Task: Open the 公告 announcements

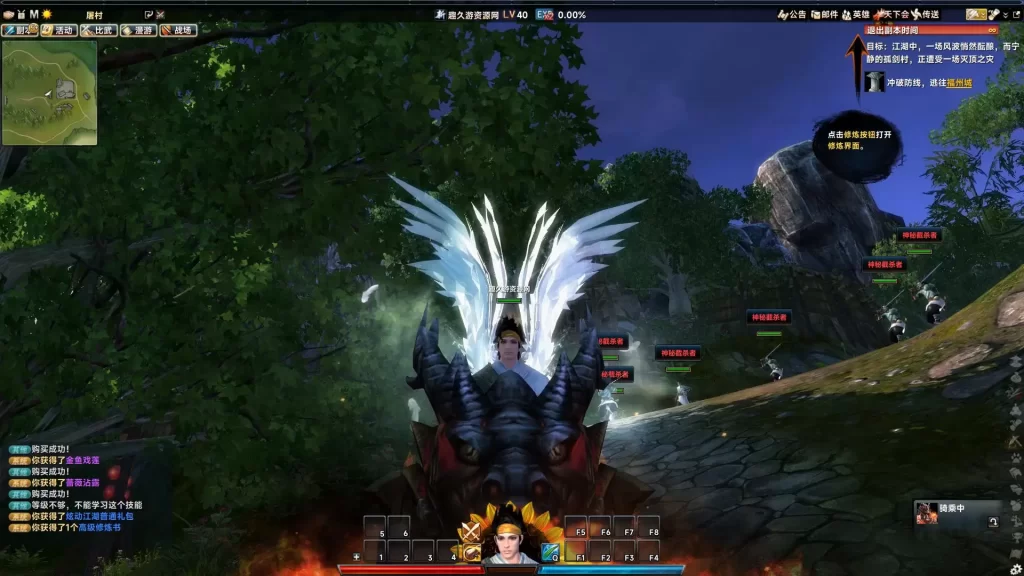Action: [x=792, y=15]
